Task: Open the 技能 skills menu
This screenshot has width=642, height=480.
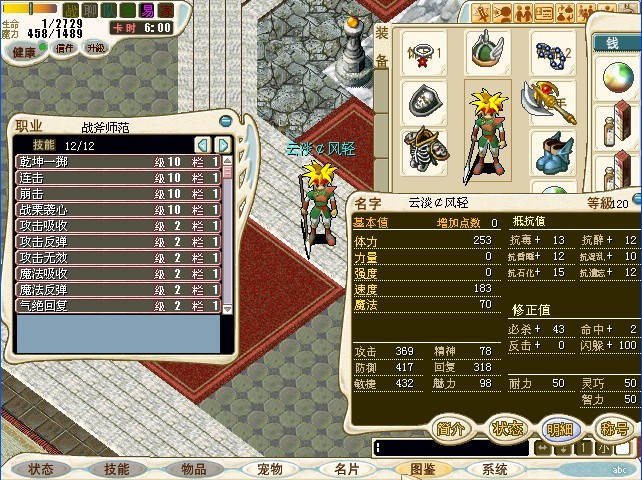Action: 117,469
